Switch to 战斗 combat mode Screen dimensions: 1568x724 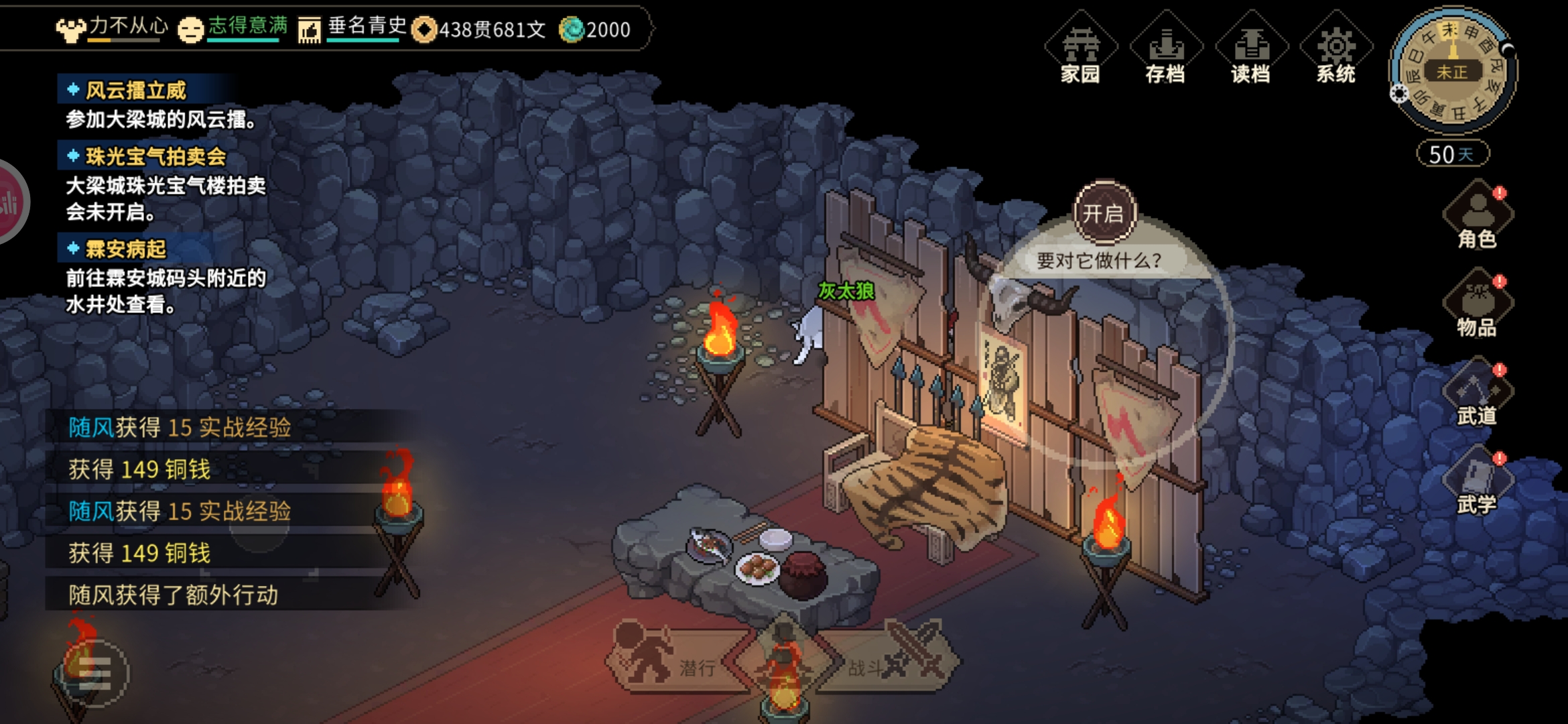pyautogui.click(x=888, y=660)
